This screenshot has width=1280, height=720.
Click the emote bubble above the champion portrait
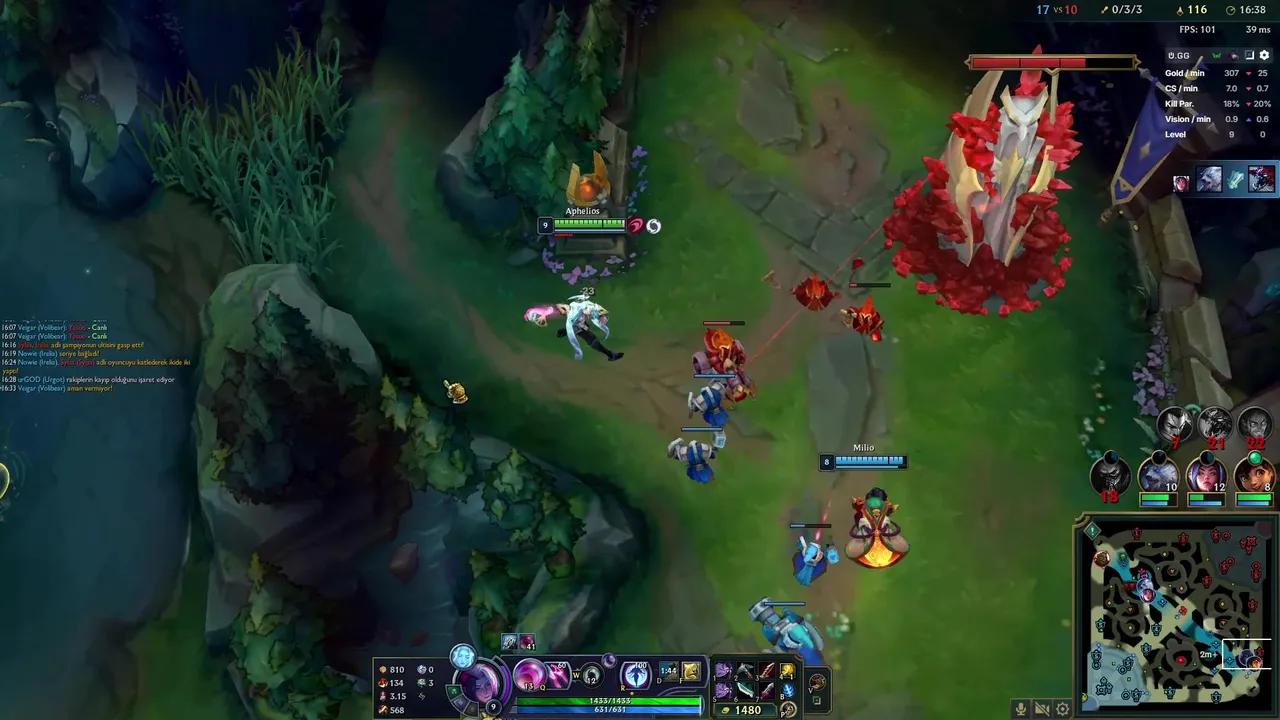coord(462,657)
